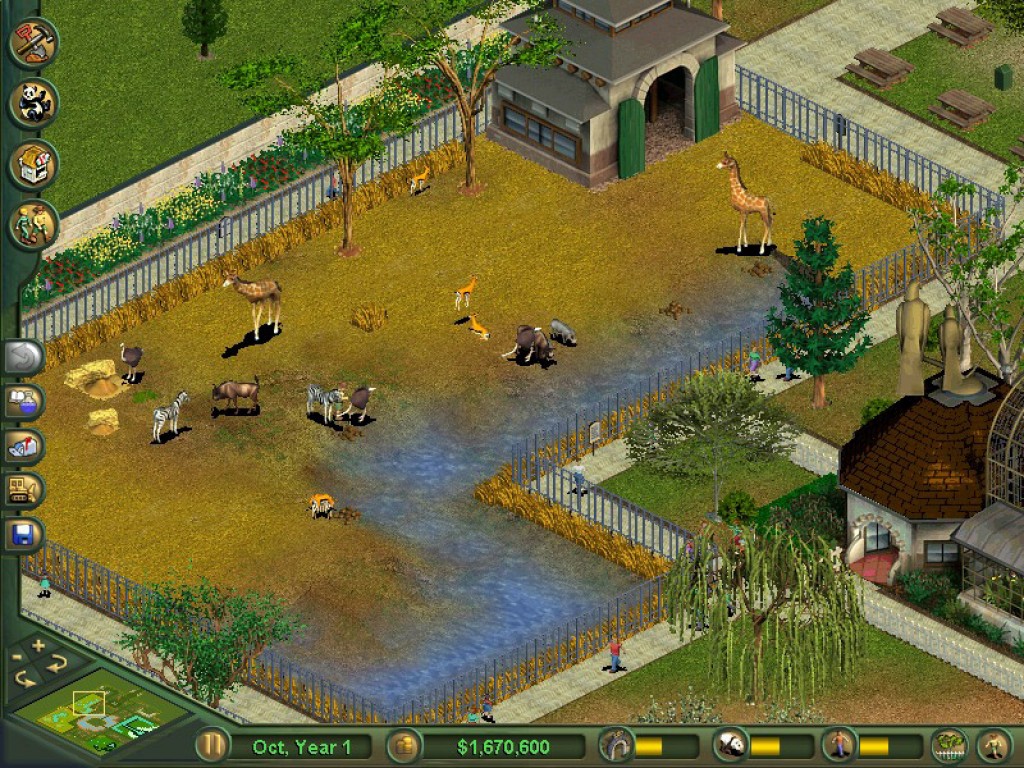Open the mailbox messages panel

point(22,446)
